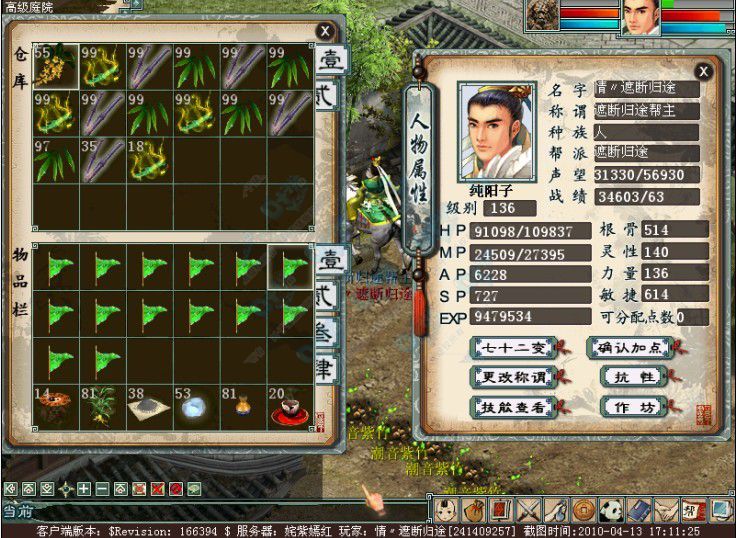This screenshot has height=538, width=736.
Task: Close the character attributes panel
Action: click(703, 71)
